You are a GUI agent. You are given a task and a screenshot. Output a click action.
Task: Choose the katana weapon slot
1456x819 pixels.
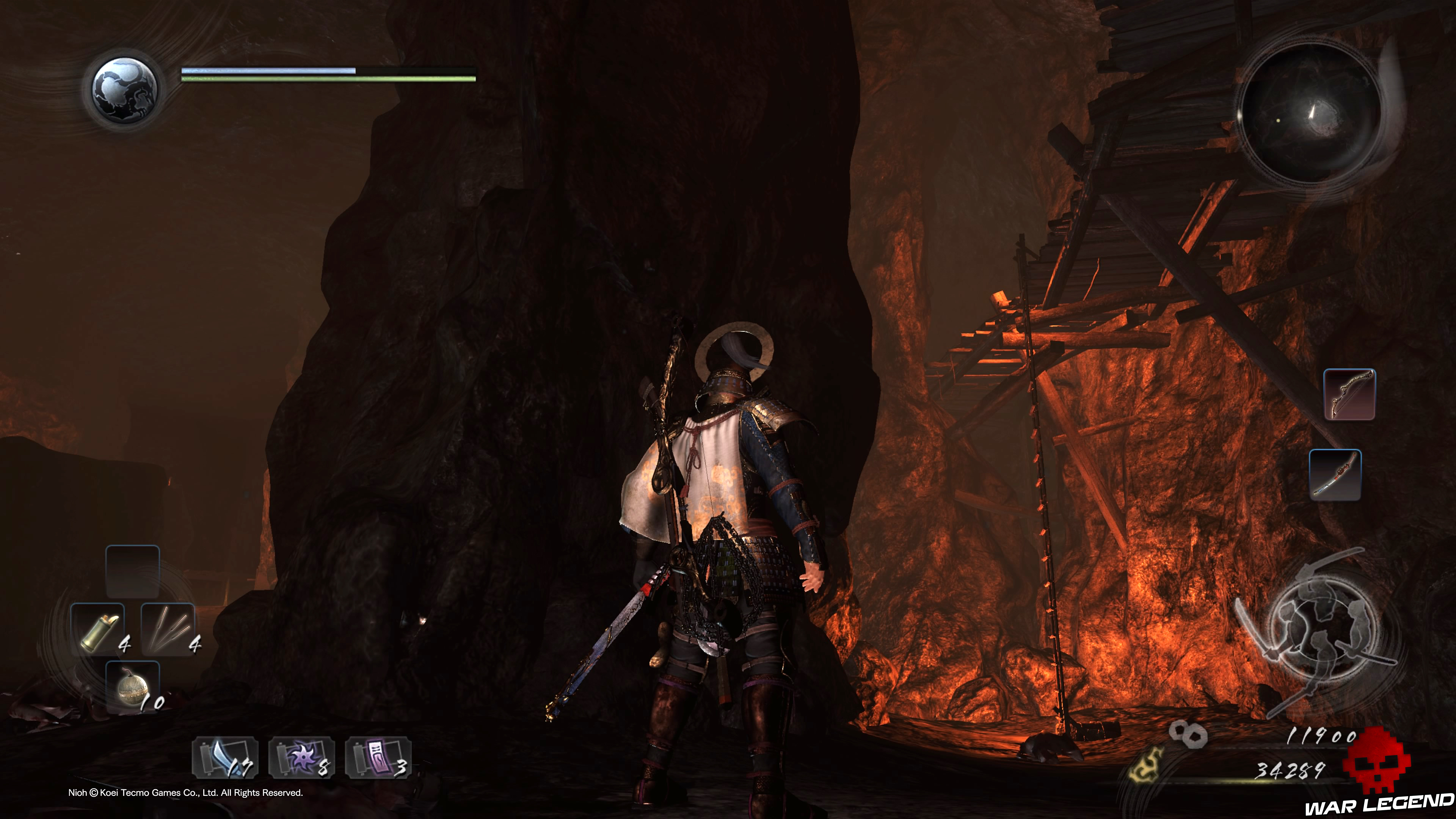[1335, 475]
